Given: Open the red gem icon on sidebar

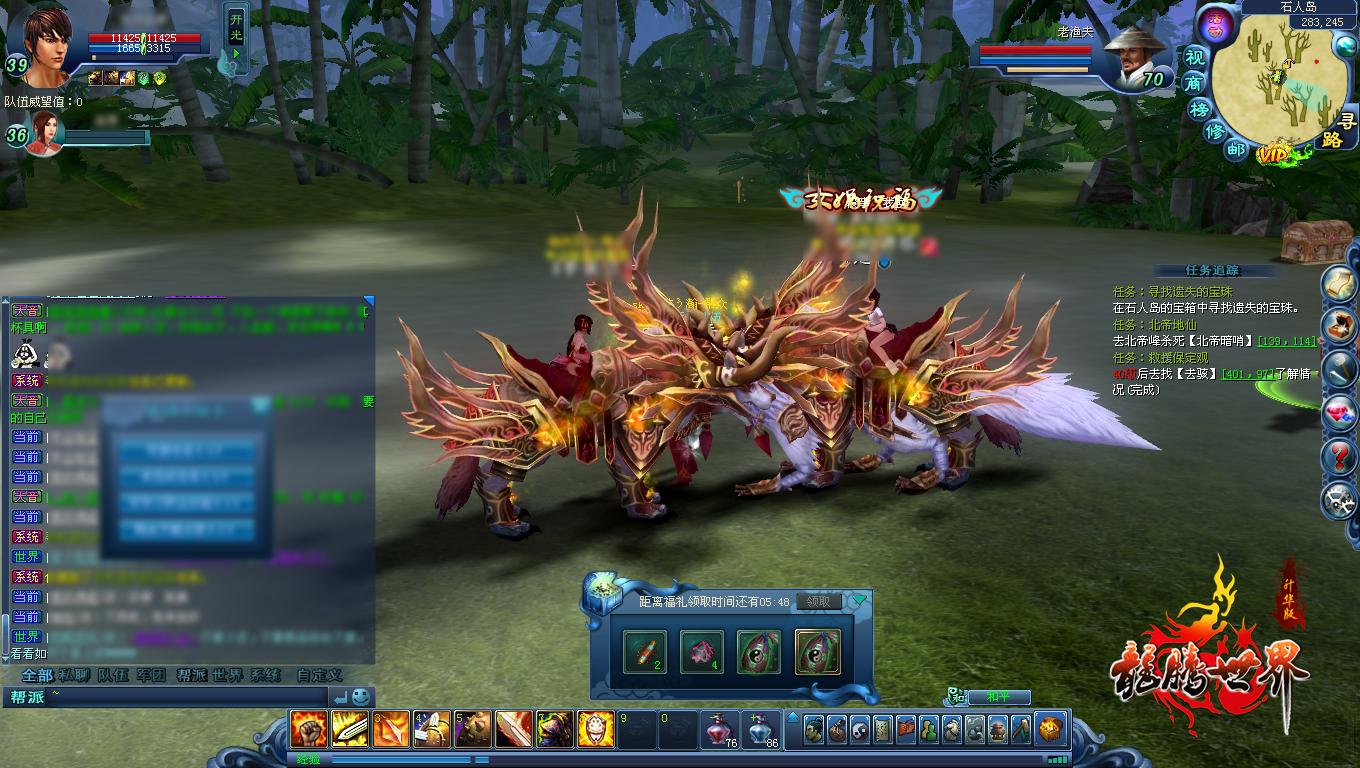Looking at the screenshot, I should pyautogui.click(x=1338, y=412).
